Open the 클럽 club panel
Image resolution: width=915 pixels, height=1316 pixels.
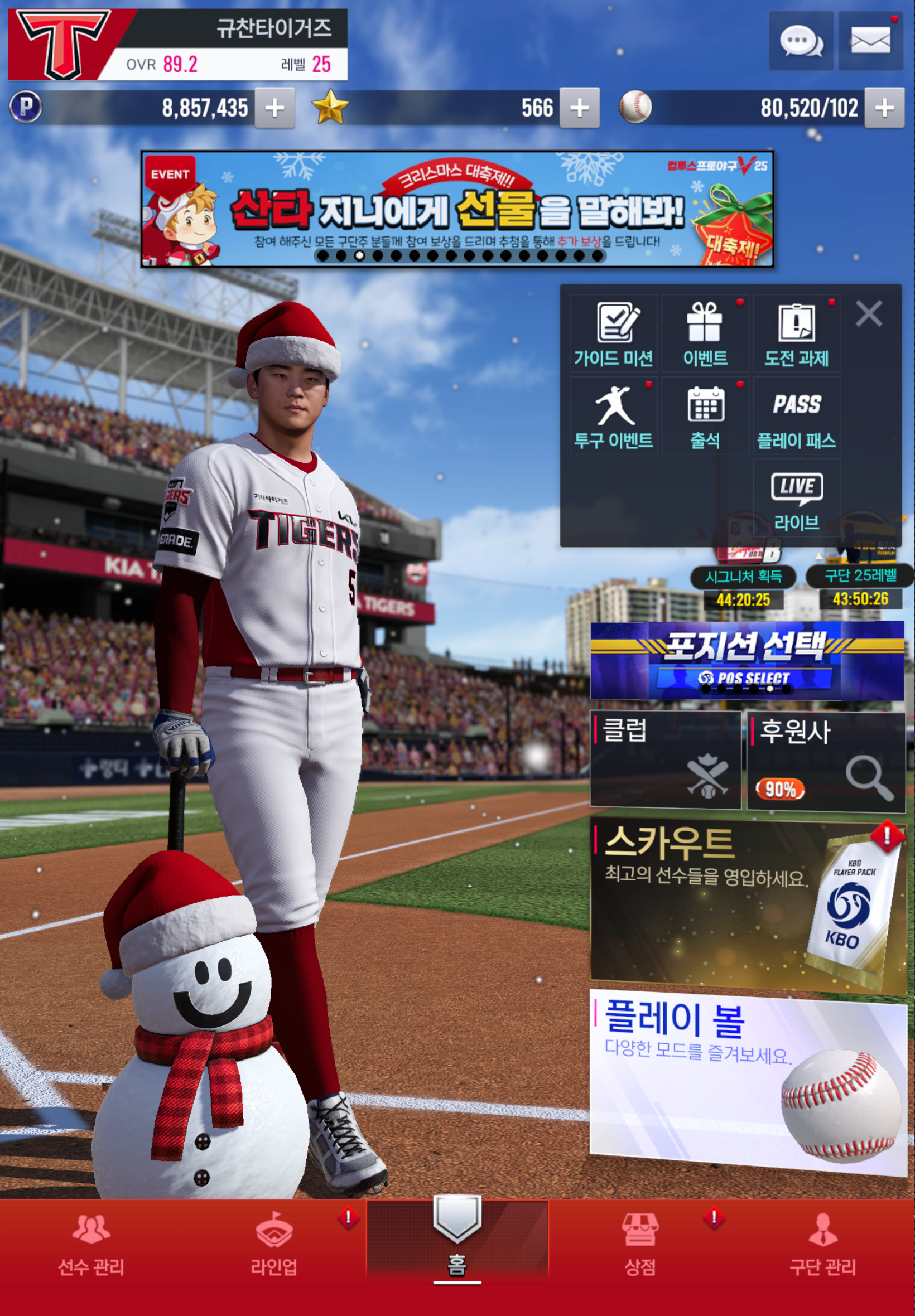665,759
